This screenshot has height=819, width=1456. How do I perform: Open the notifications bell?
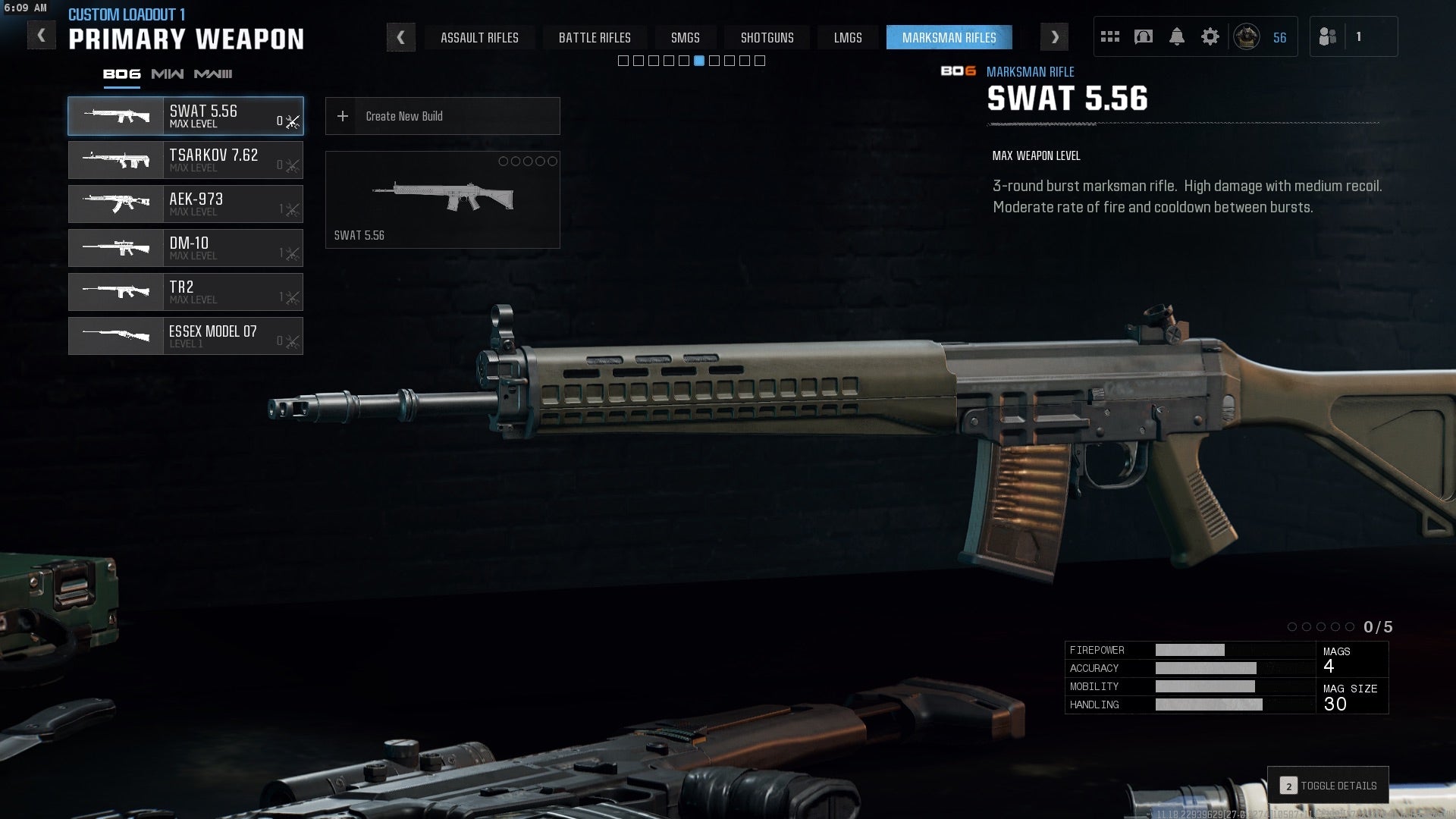click(1176, 36)
